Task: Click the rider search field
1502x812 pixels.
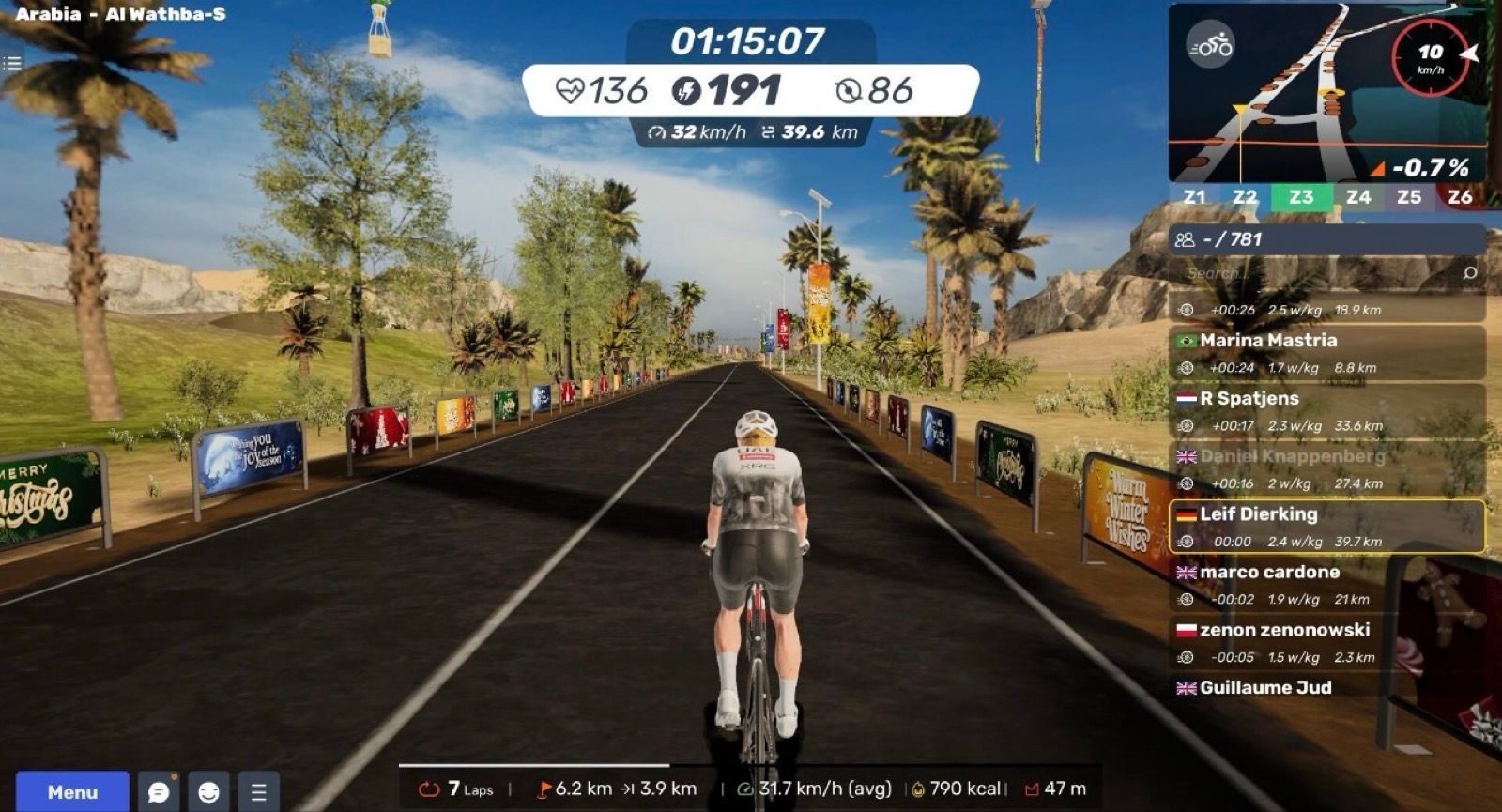Action: 1314,273
